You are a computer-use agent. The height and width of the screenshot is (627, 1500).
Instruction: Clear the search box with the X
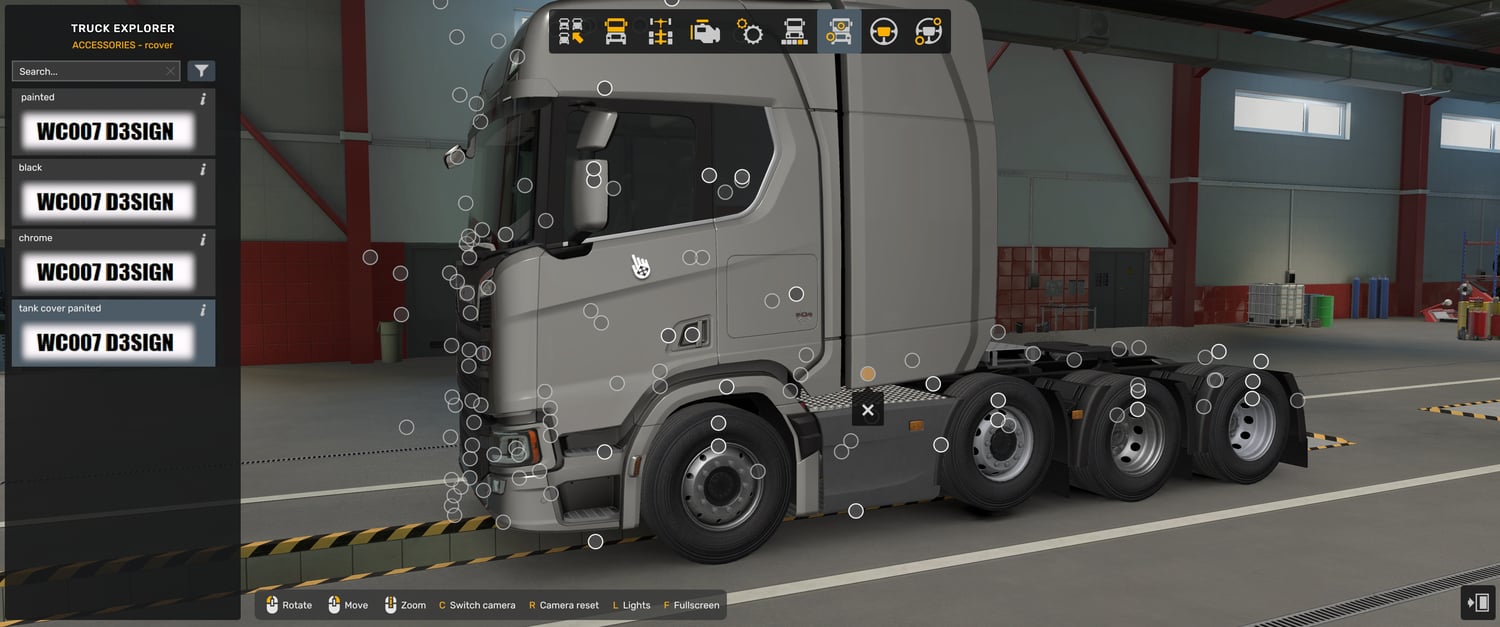point(170,71)
